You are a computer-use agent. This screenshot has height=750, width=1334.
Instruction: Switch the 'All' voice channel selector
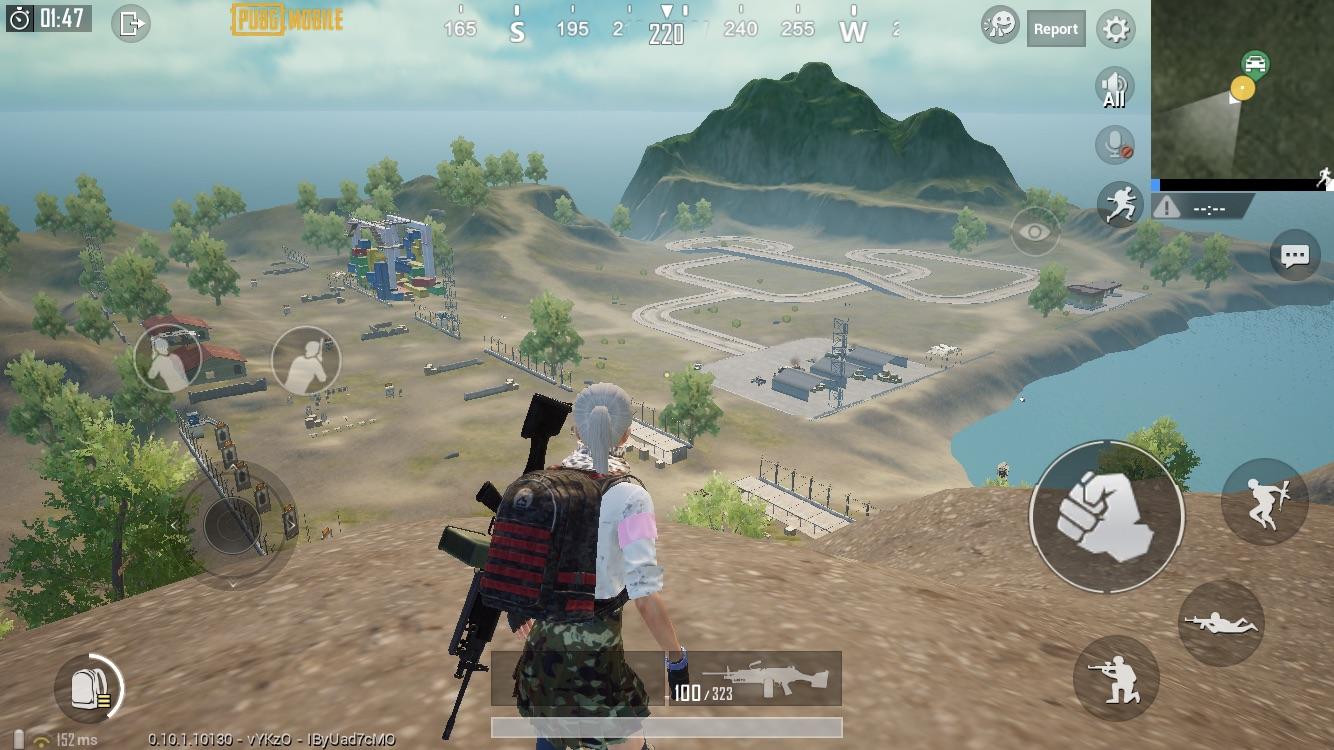point(1113,89)
